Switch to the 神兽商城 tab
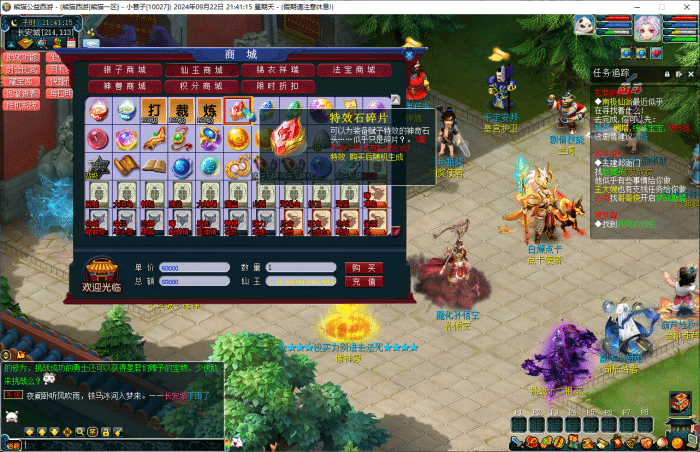700x452 pixels. point(124,87)
